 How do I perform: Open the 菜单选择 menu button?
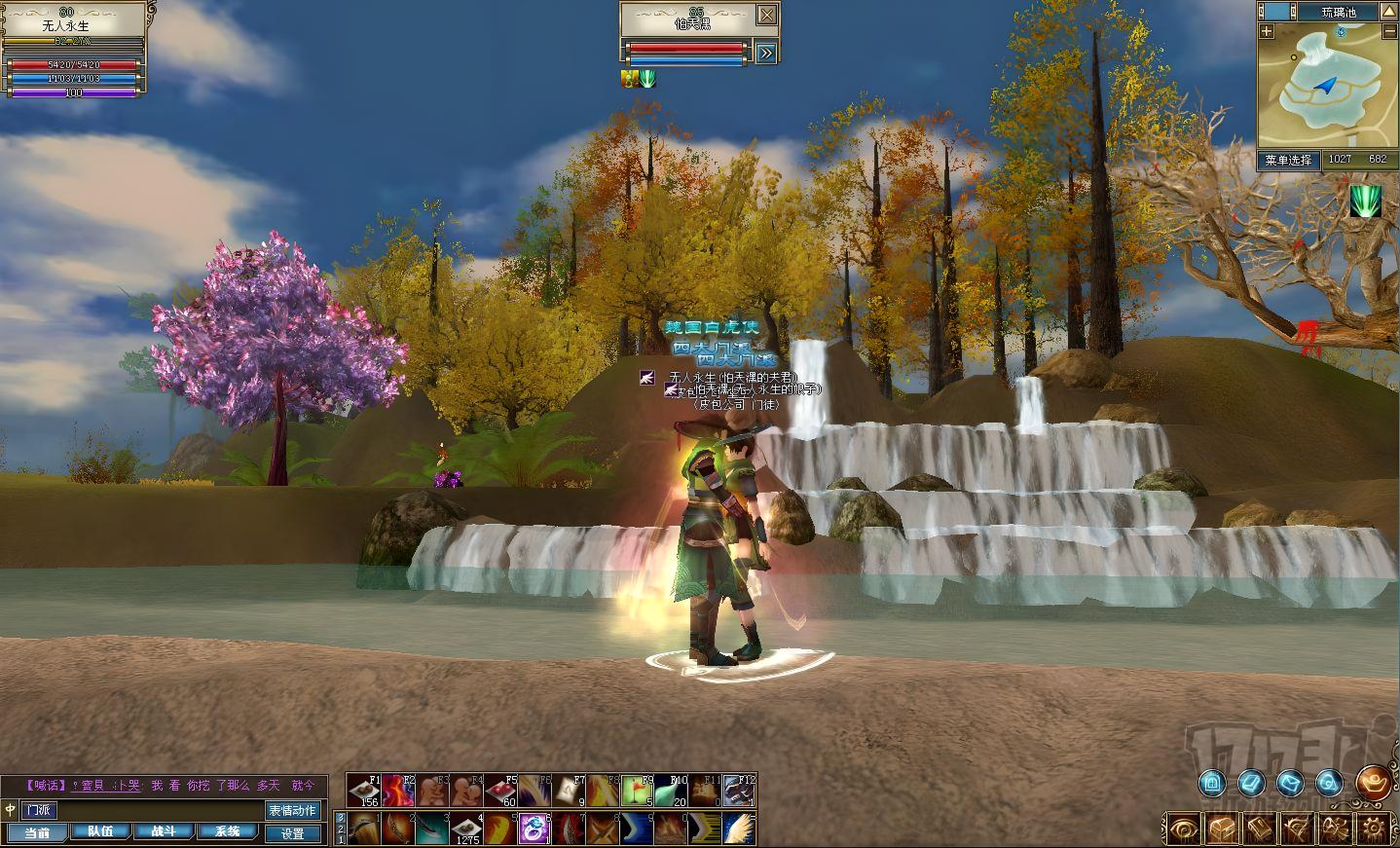[x=1288, y=160]
